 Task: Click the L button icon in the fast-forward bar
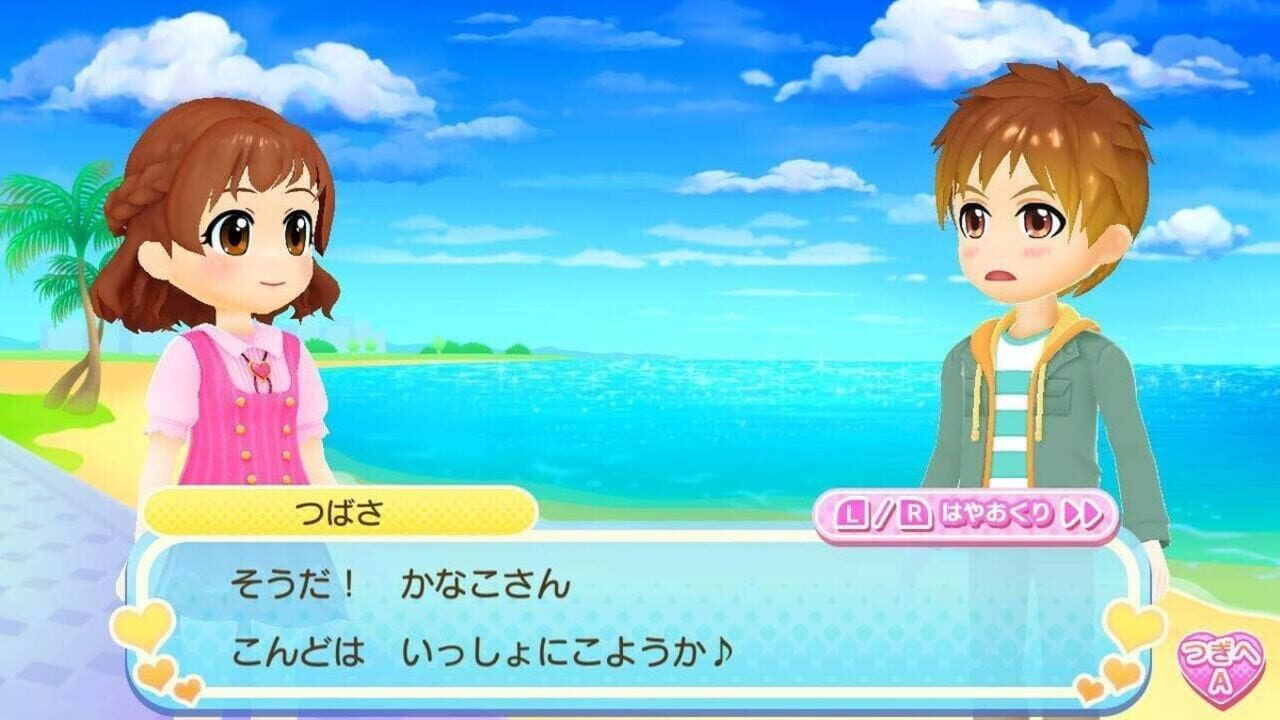pos(850,513)
